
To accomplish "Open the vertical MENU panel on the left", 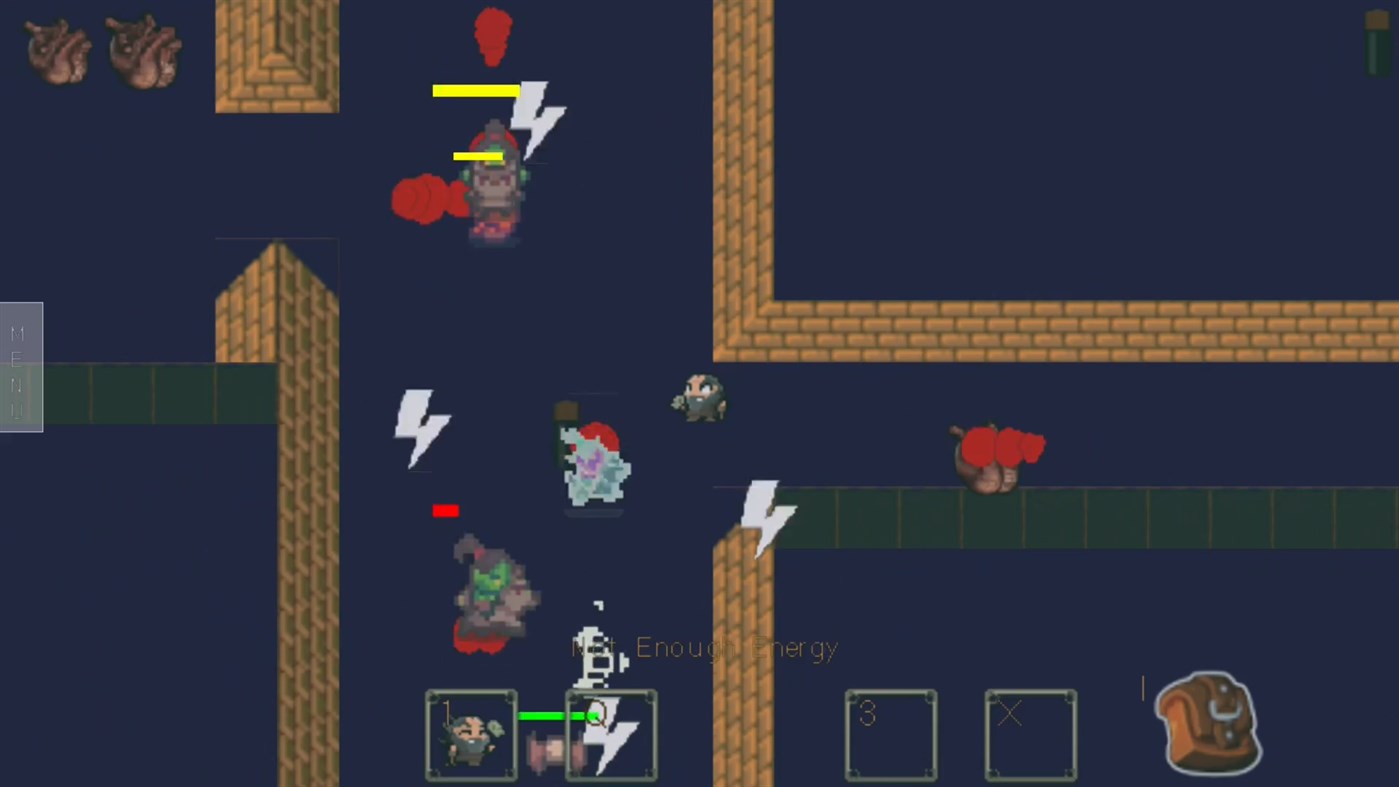I will 20,365.
